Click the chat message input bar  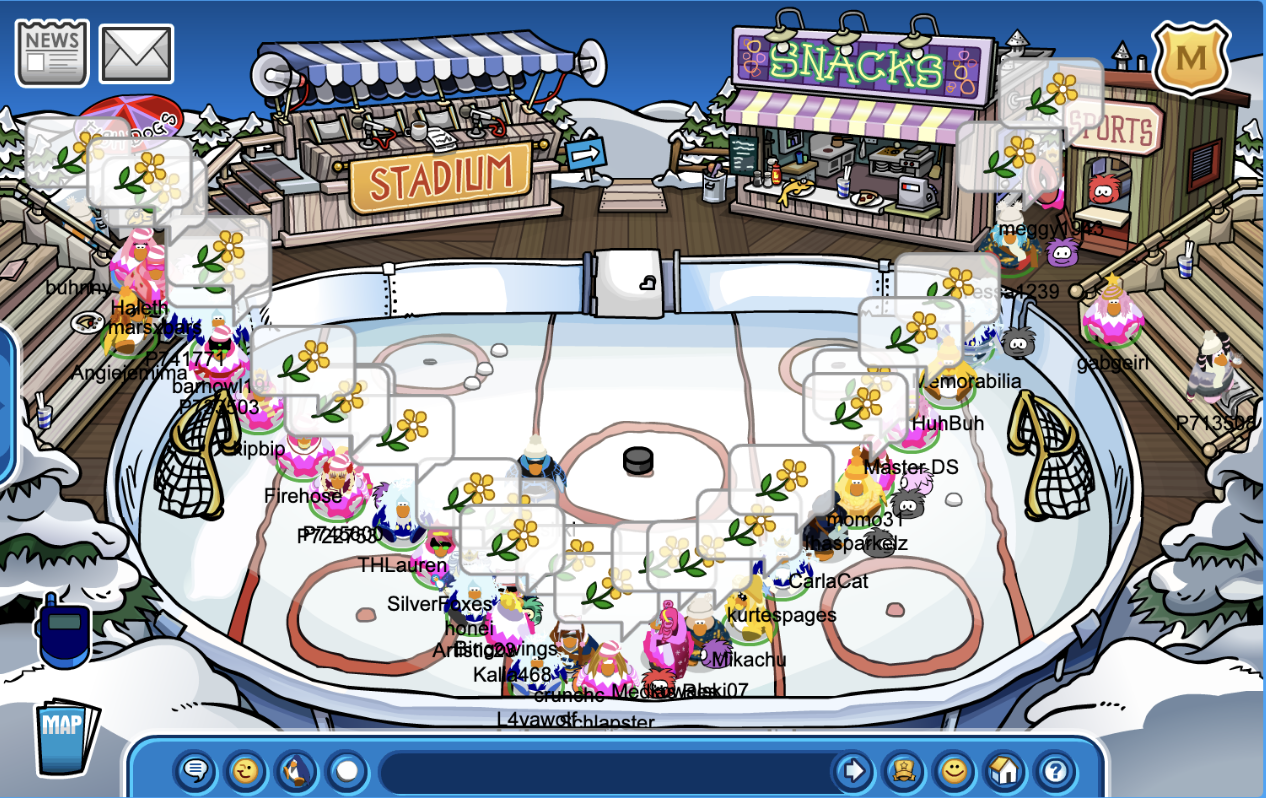click(x=600, y=771)
